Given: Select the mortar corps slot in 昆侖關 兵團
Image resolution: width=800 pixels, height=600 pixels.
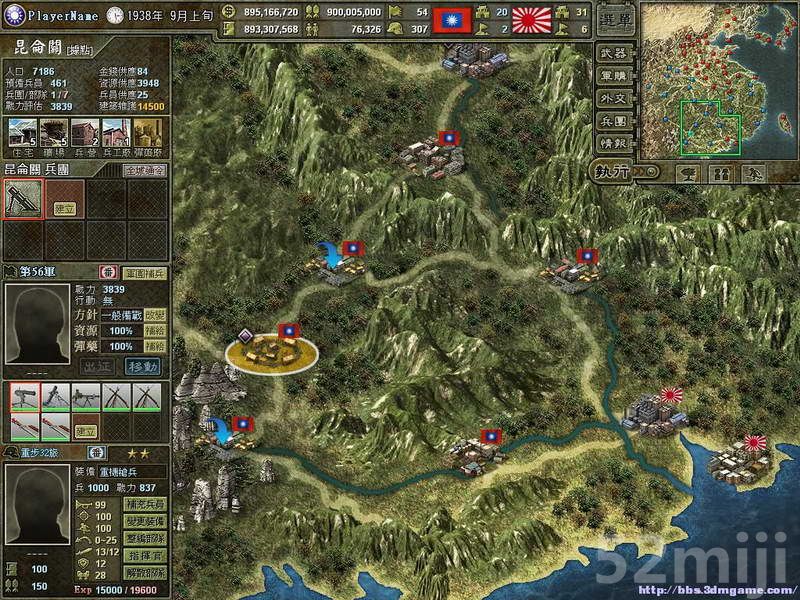Looking at the screenshot, I should [22, 199].
